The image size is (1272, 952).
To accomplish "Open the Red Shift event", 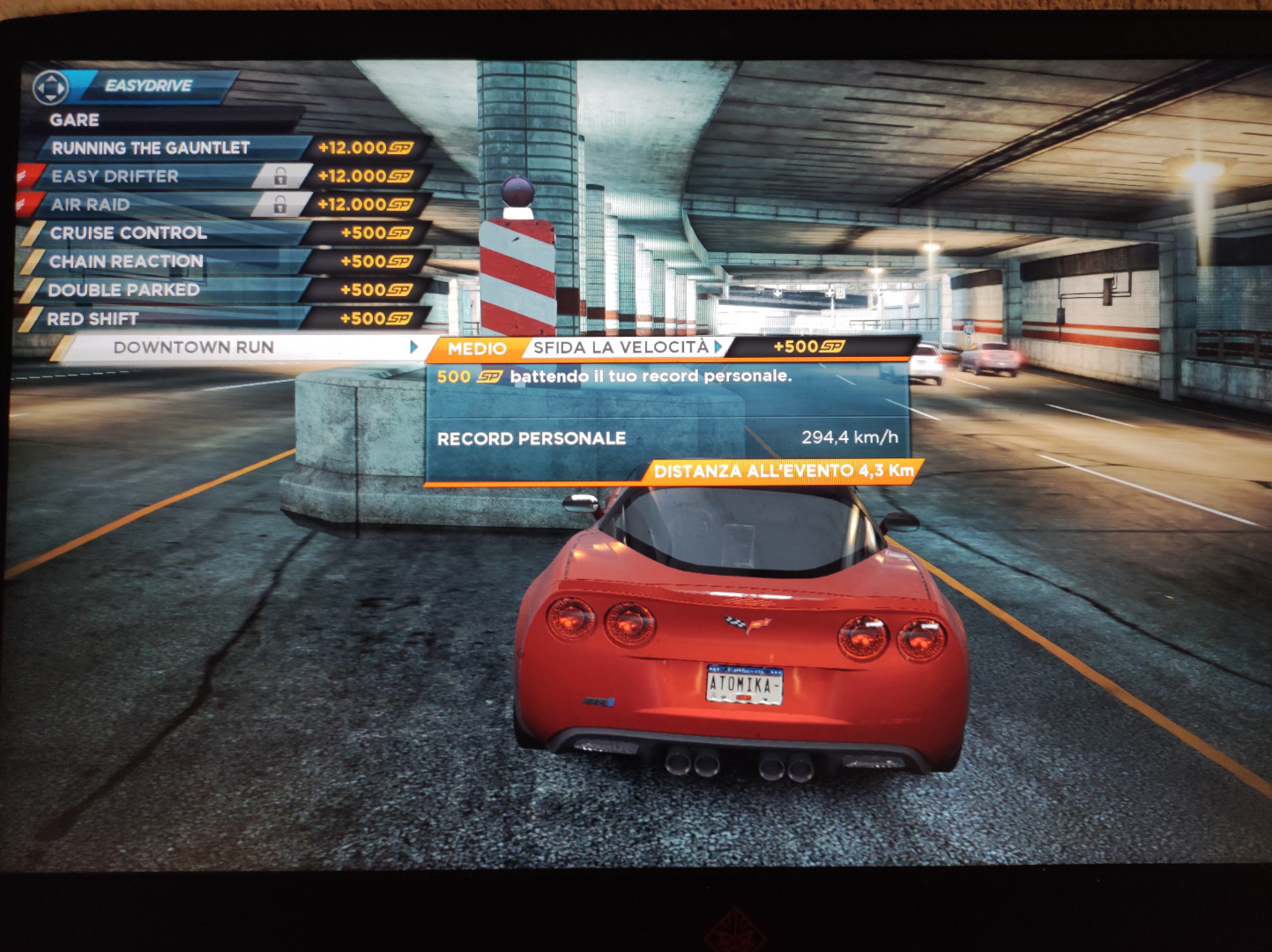I will tap(93, 318).
